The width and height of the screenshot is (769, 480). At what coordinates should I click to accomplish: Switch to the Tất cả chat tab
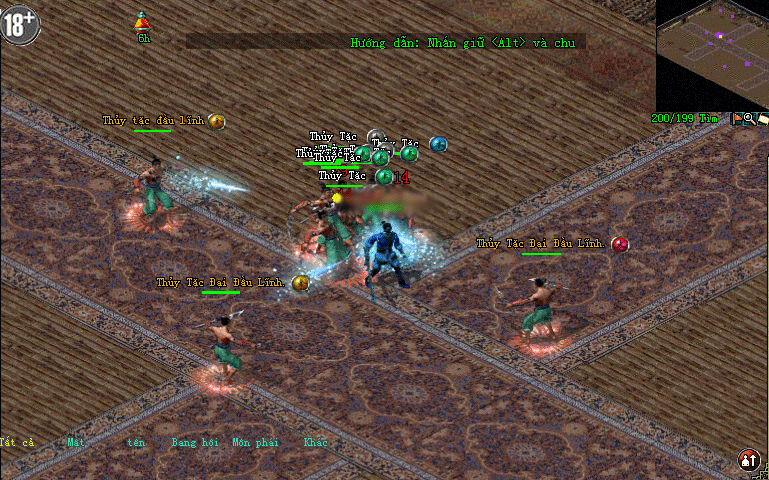click(17, 442)
